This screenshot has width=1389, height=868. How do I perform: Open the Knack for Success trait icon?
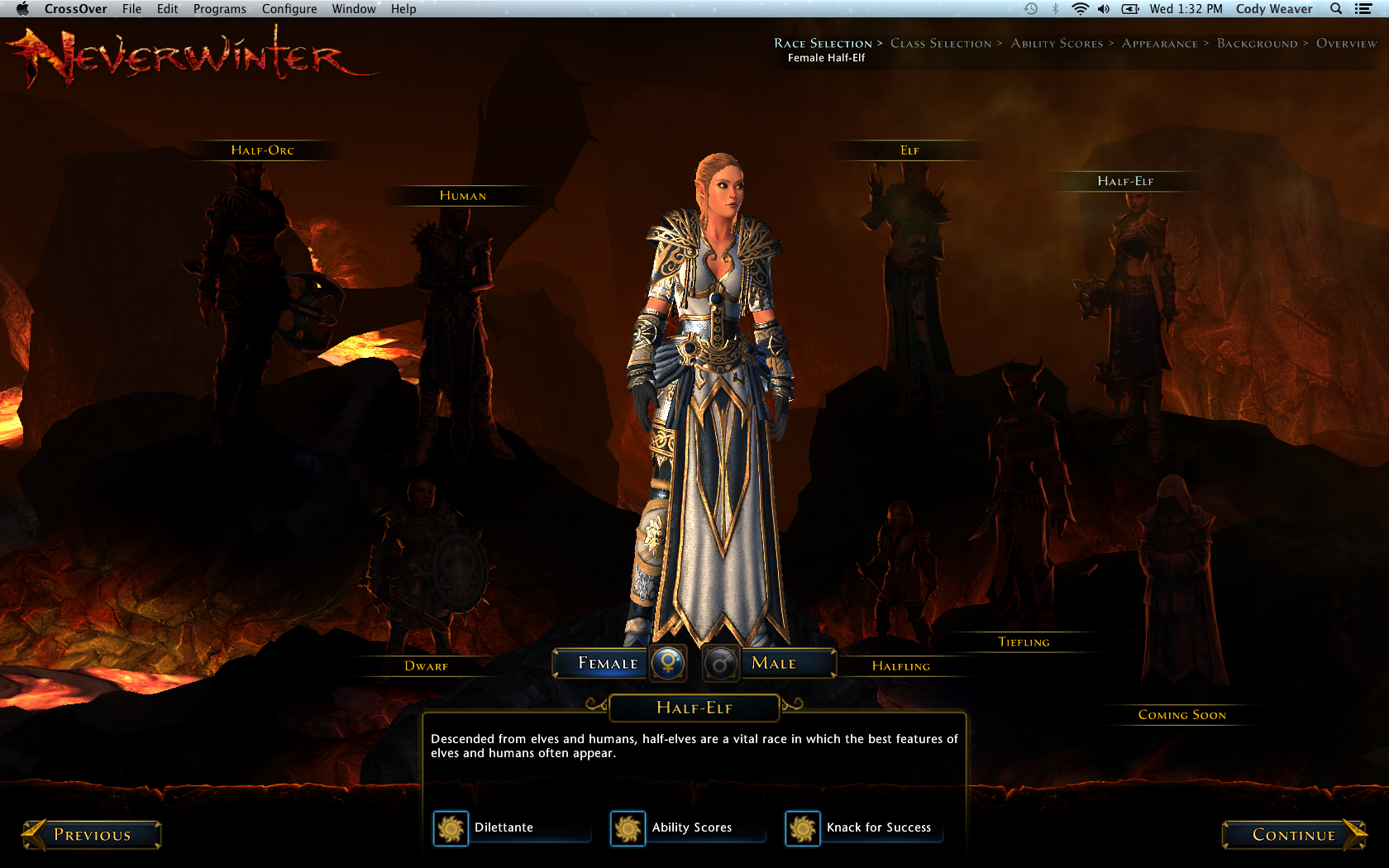pos(802,828)
